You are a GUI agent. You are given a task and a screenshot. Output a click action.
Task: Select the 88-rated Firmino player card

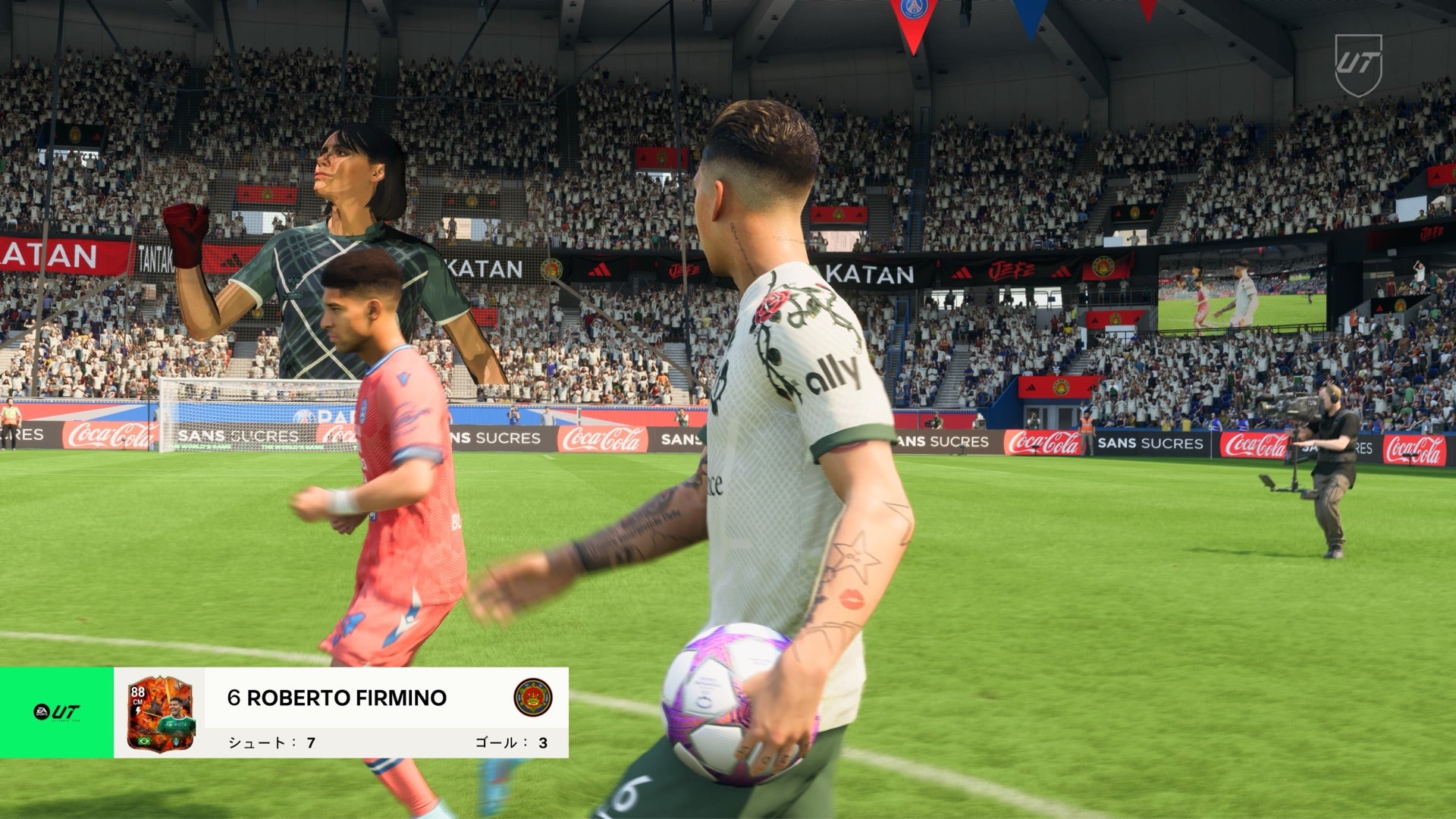[159, 713]
